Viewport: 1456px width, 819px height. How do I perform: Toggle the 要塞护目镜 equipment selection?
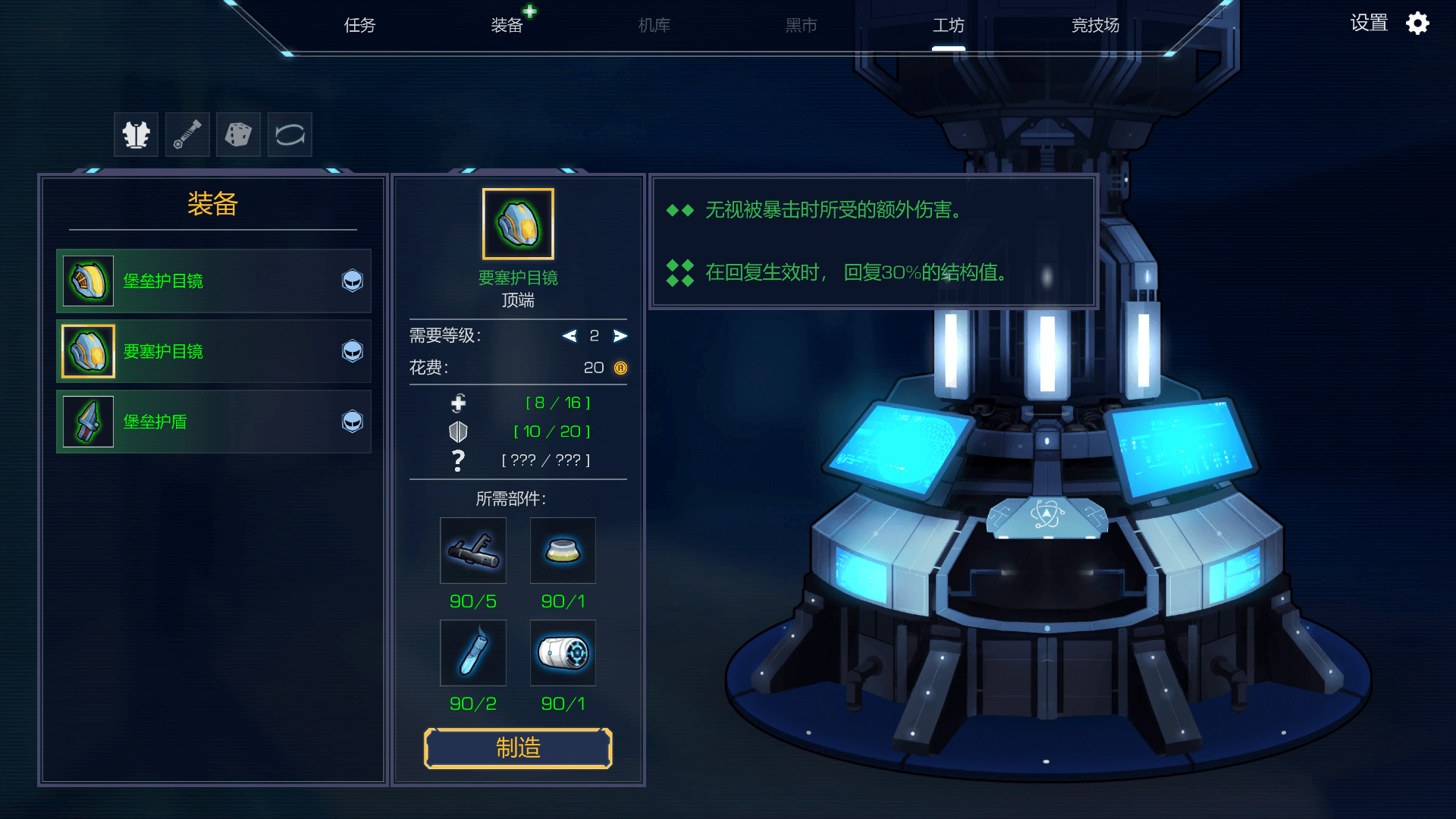pos(214,351)
